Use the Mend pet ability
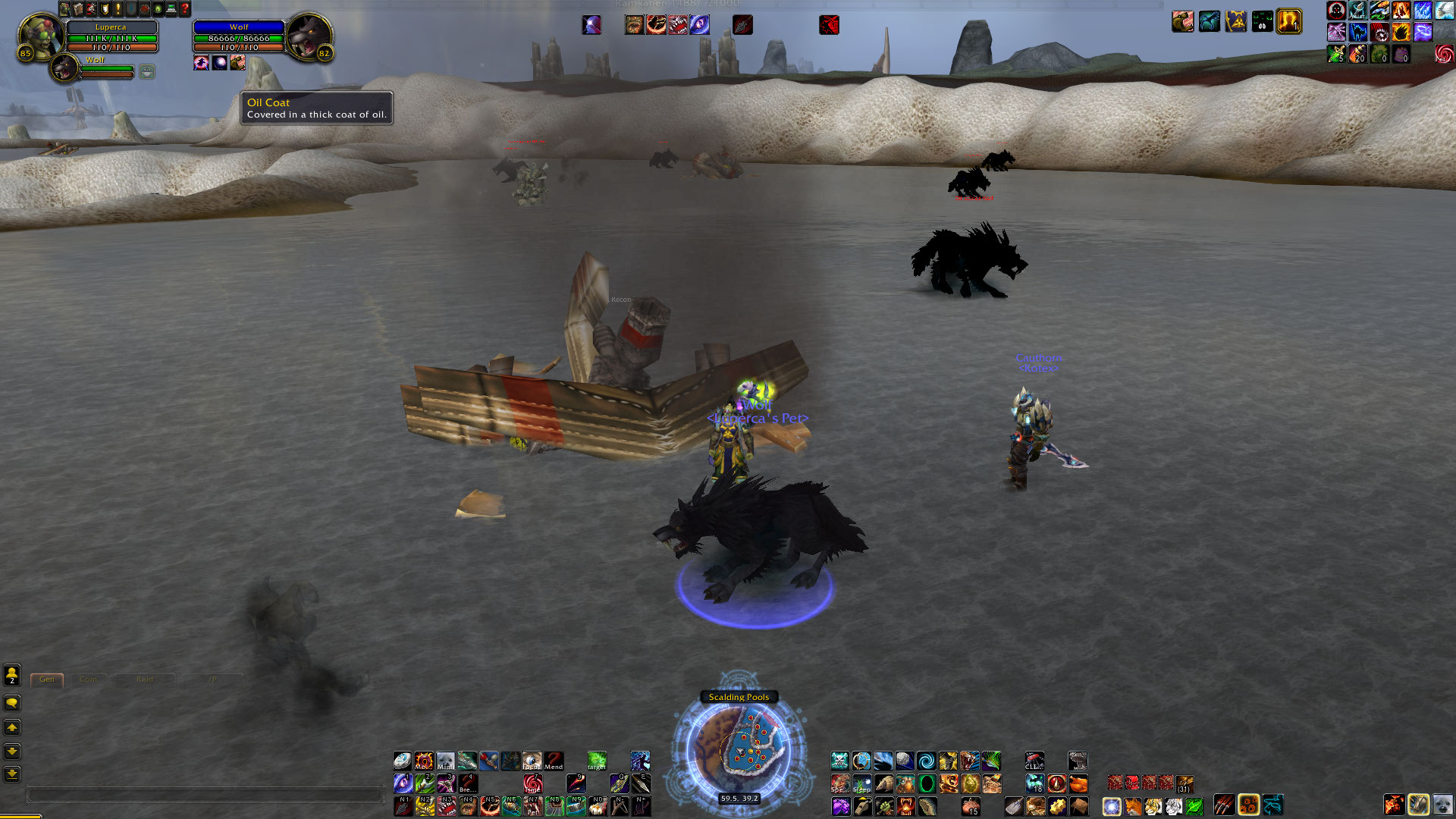This screenshot has width=1456, height=819. (554, 761)
